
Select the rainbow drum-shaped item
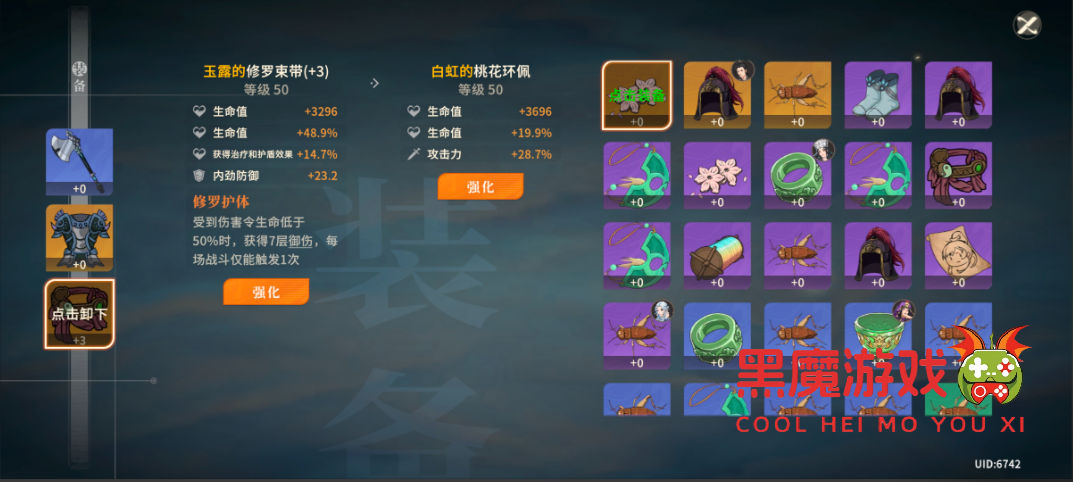pos(717,255)
